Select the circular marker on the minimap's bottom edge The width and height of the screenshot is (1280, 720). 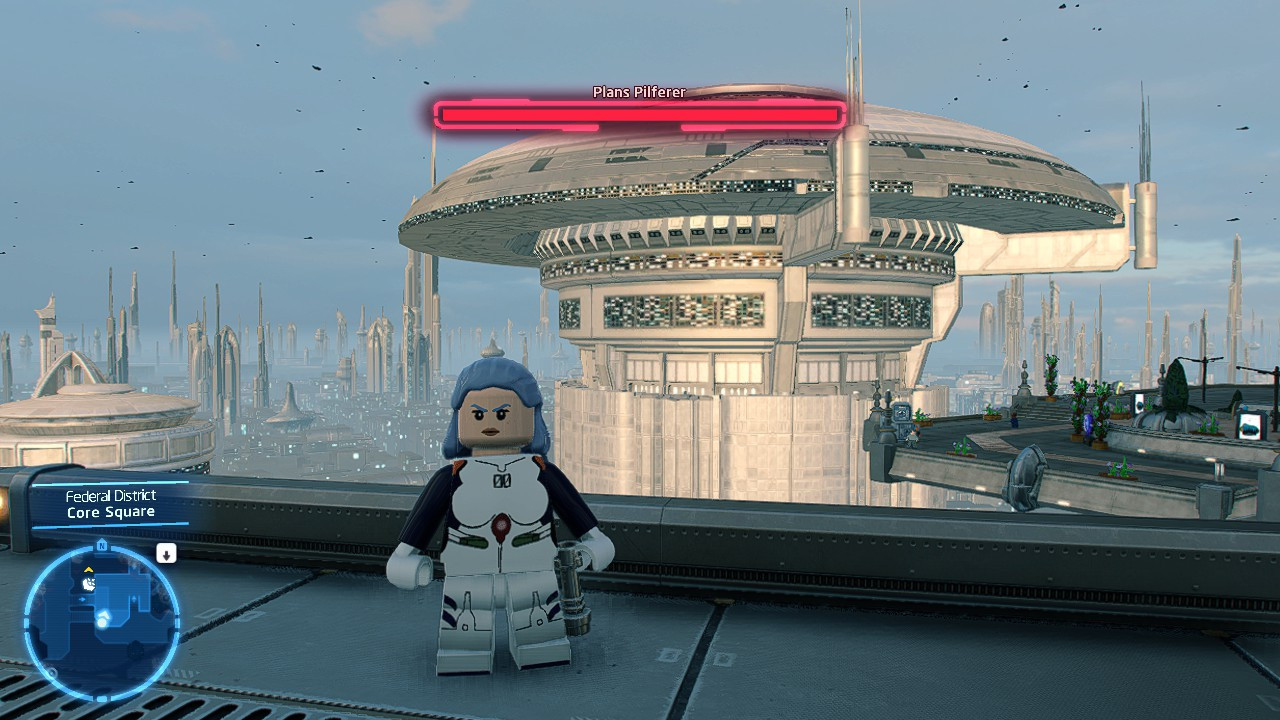51,671
